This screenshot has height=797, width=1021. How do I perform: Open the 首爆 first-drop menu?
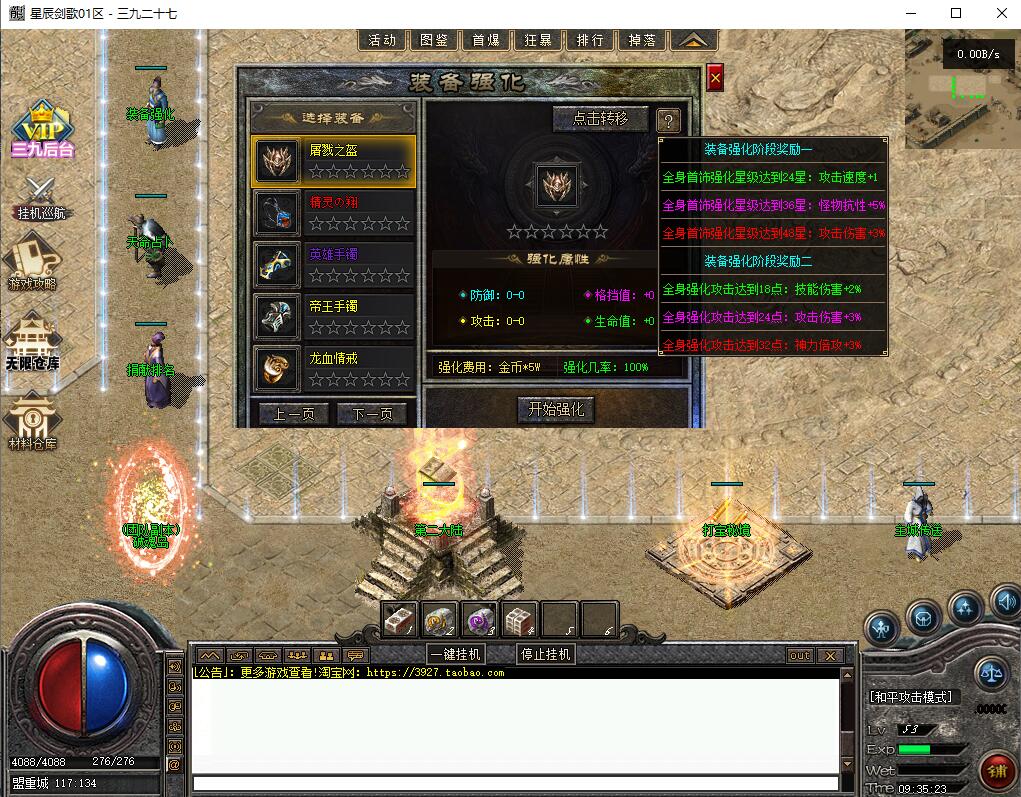tap(486, 40)
